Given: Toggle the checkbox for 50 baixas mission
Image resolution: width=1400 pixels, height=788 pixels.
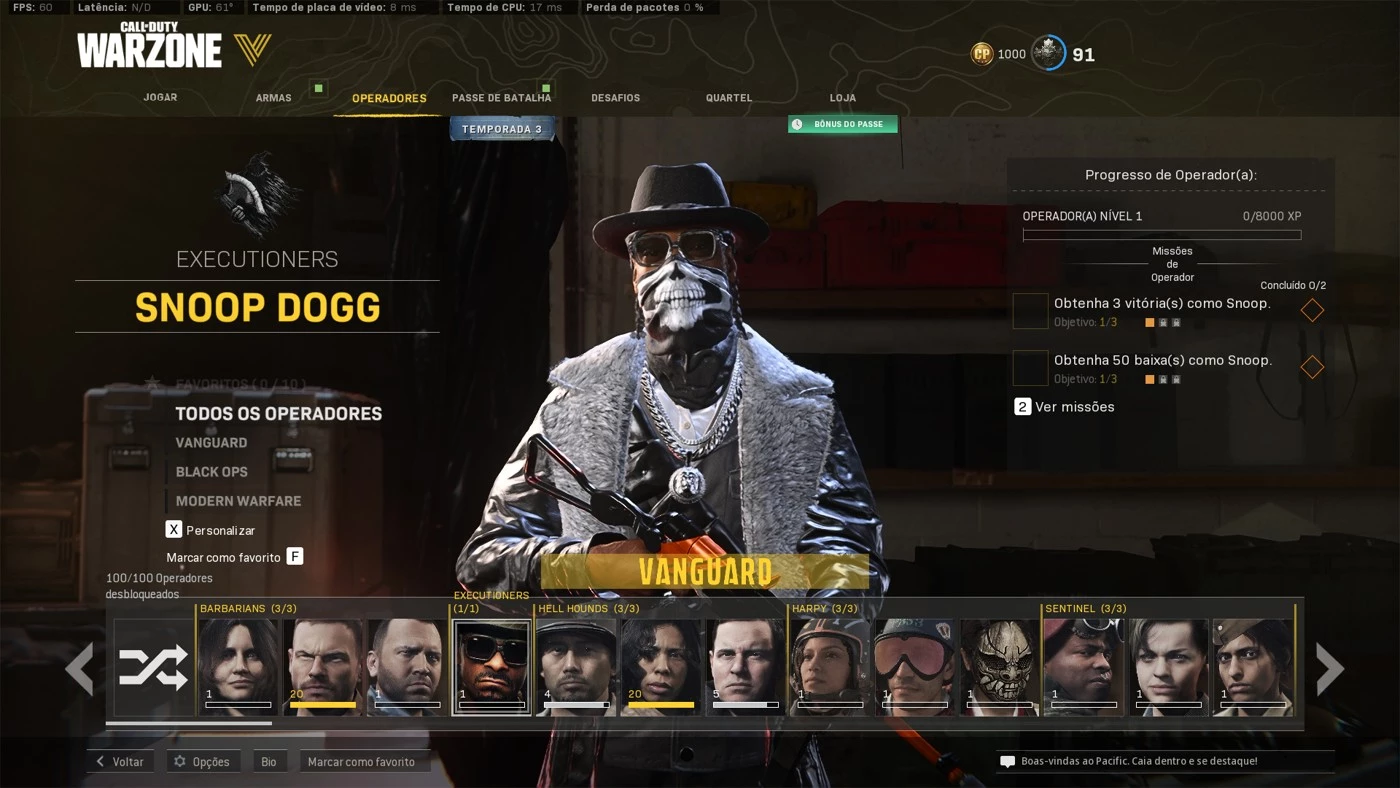Looking at the screenshot, I should [1029, 367].
